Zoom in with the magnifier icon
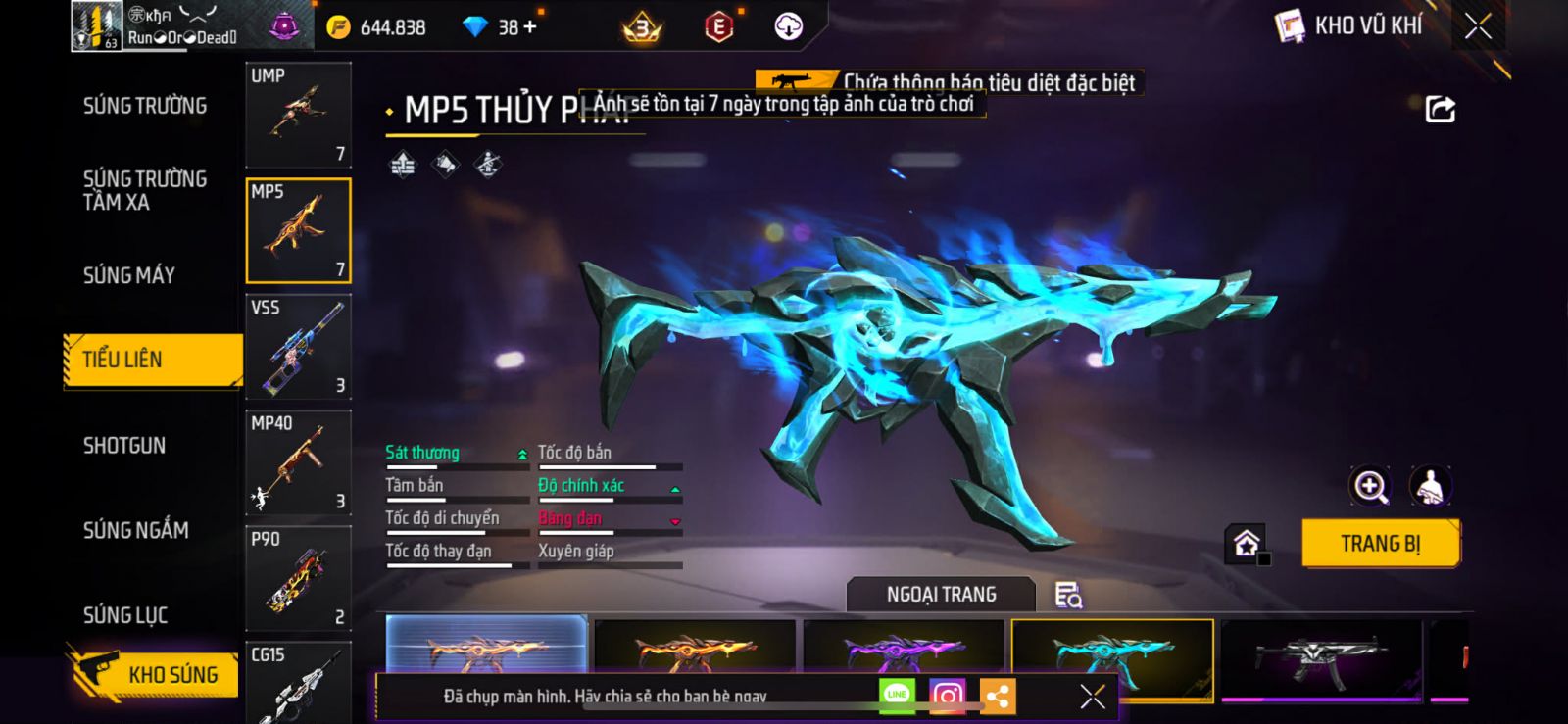The image size is (1568, 724). (x=1370, y=486)
